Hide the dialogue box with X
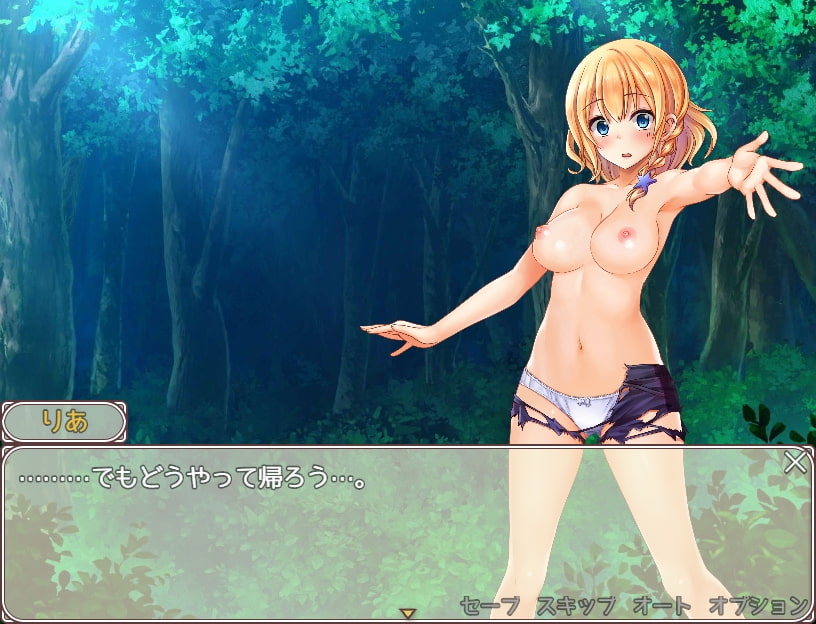Screen dimensions: 816x624 (795, 462)
